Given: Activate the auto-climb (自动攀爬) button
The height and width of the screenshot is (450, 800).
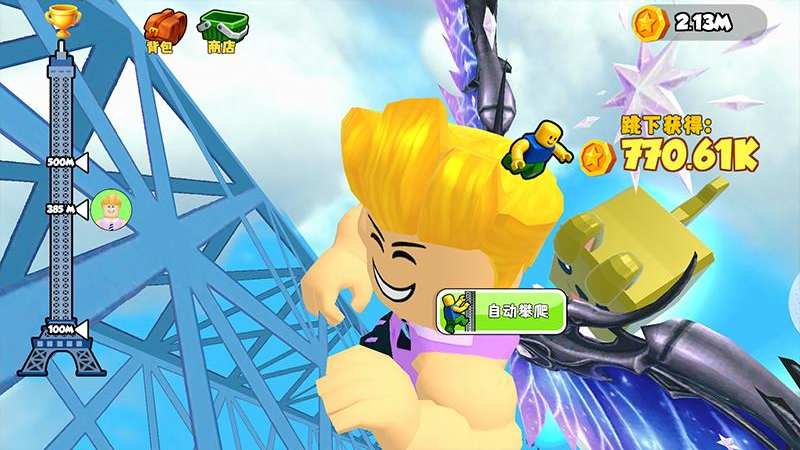Looking at the screenshot, I should click(500, 311).
